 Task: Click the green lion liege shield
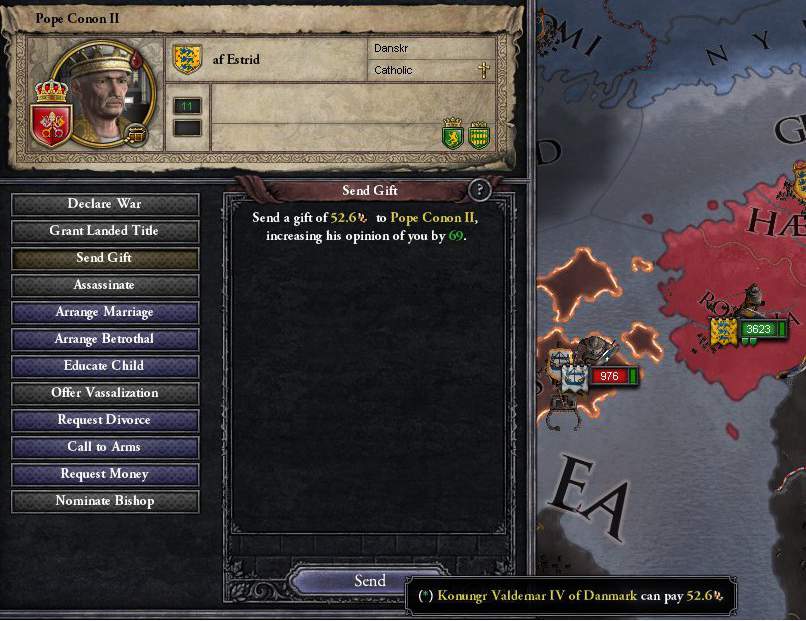453,134
